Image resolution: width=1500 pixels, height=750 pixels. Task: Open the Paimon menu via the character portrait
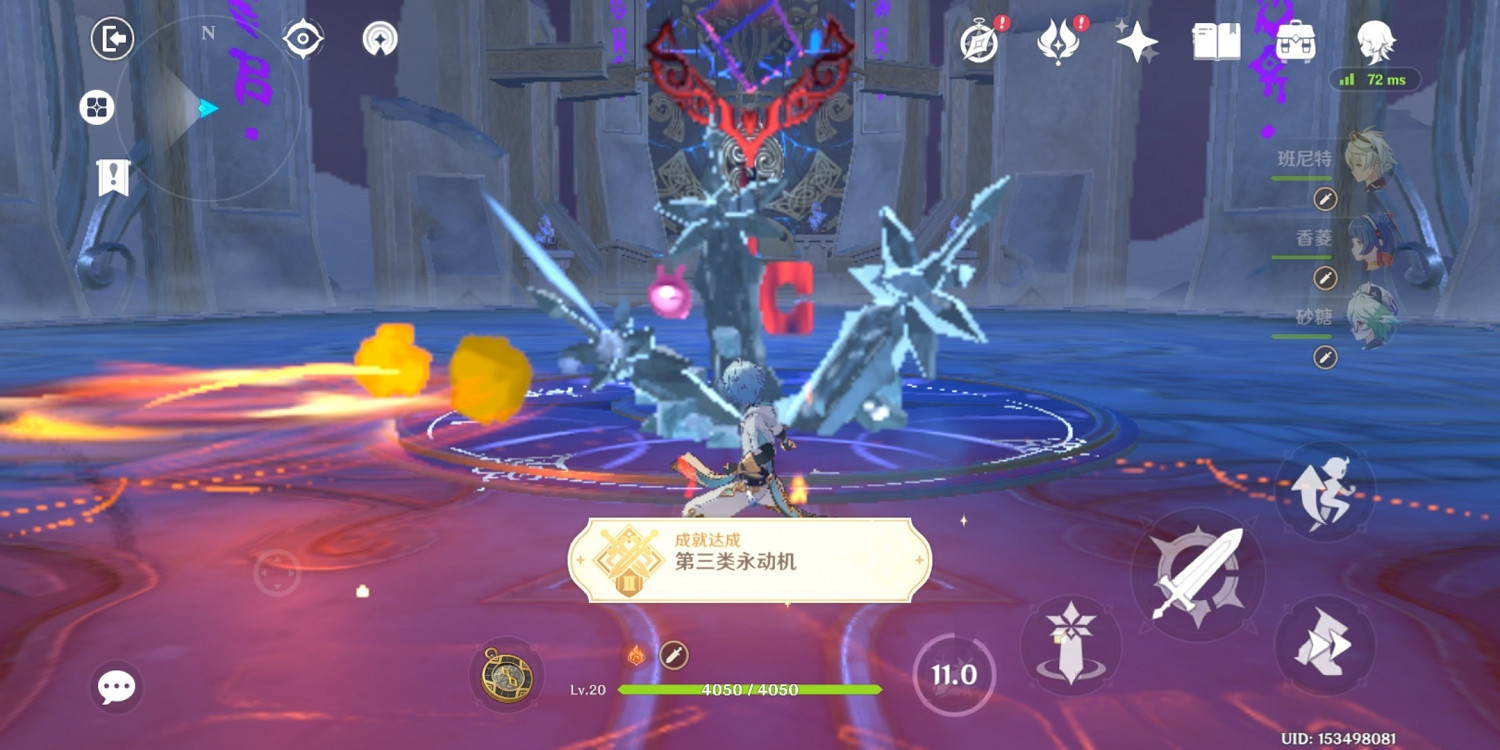(1376, 42)
